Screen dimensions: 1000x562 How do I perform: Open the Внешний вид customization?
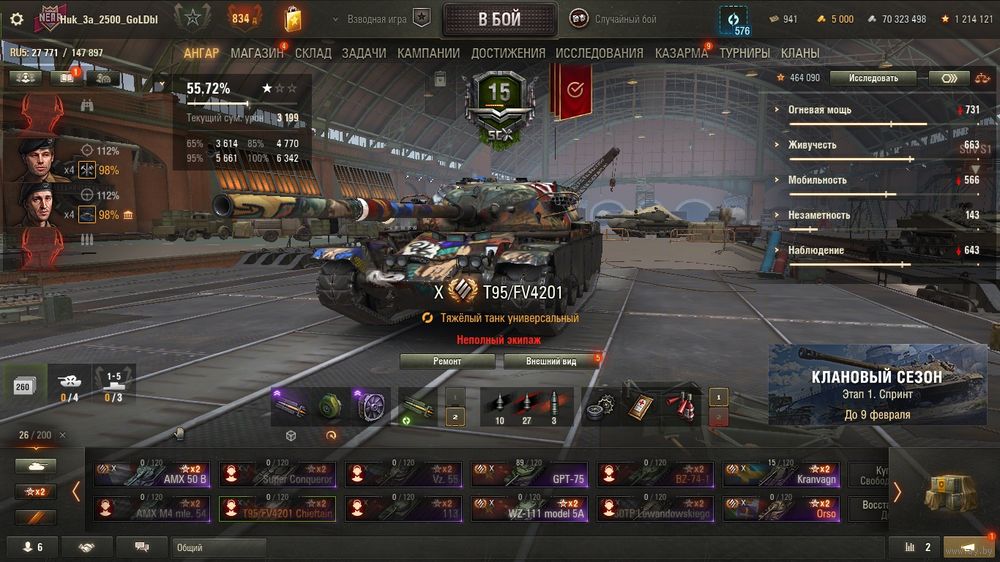[x=552, y=361]
